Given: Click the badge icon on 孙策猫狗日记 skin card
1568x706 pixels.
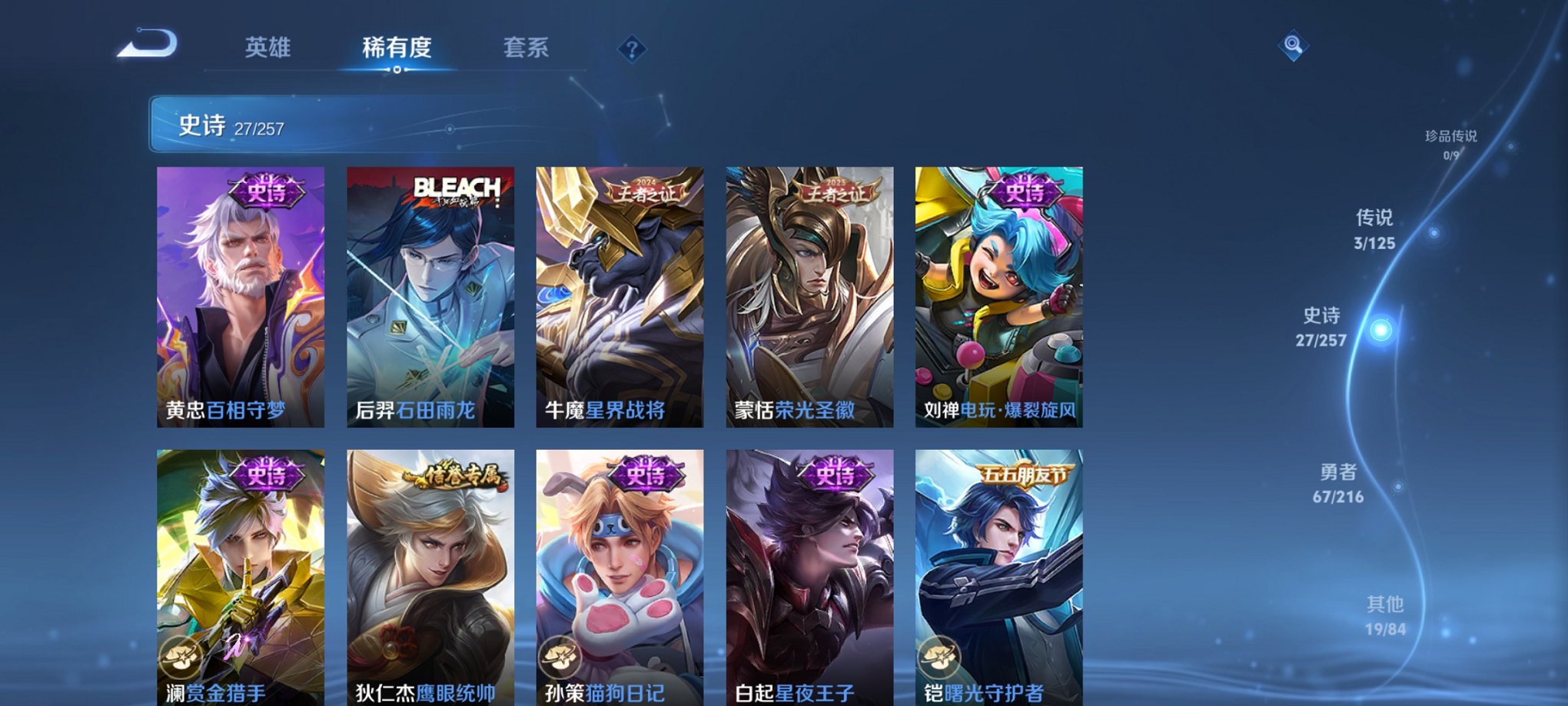Looking at the screenshot, I should click(560, 658).
